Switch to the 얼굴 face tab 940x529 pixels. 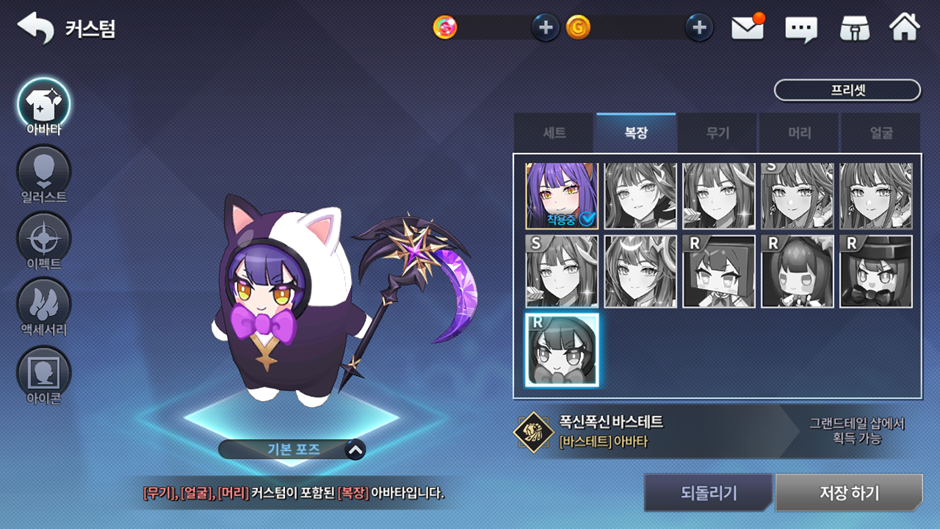[x=880, y=133]
